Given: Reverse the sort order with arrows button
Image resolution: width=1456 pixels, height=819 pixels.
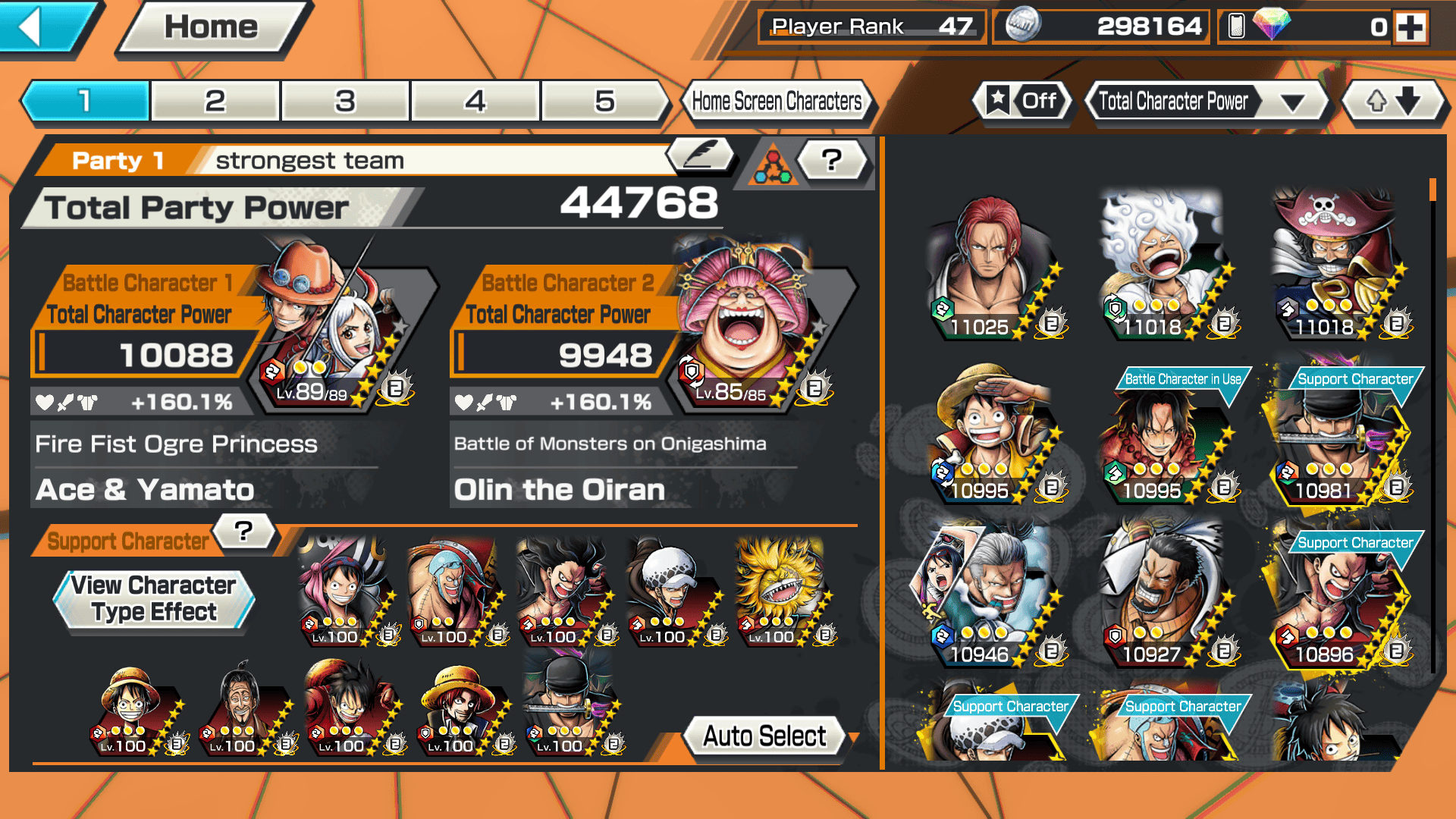Looking at the screenshot, I should pos(1392,101).
